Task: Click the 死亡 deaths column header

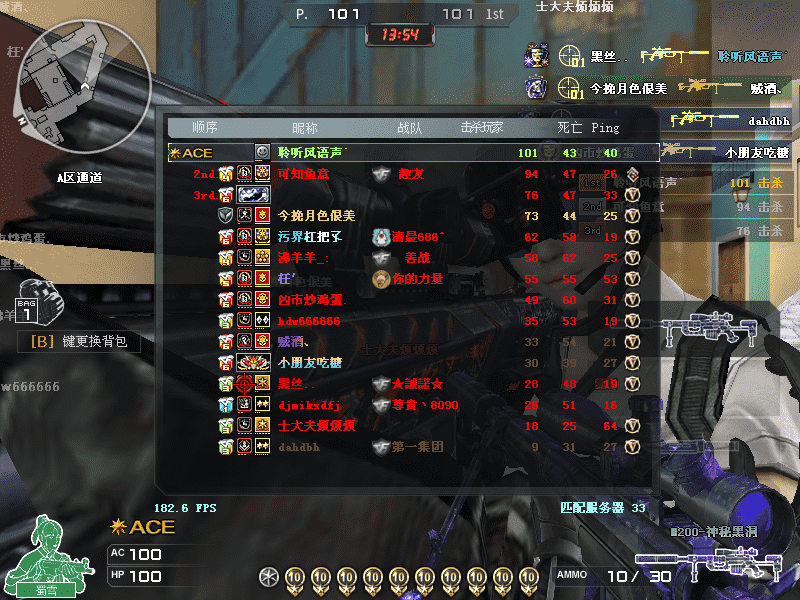Action: tap(569, 128)
